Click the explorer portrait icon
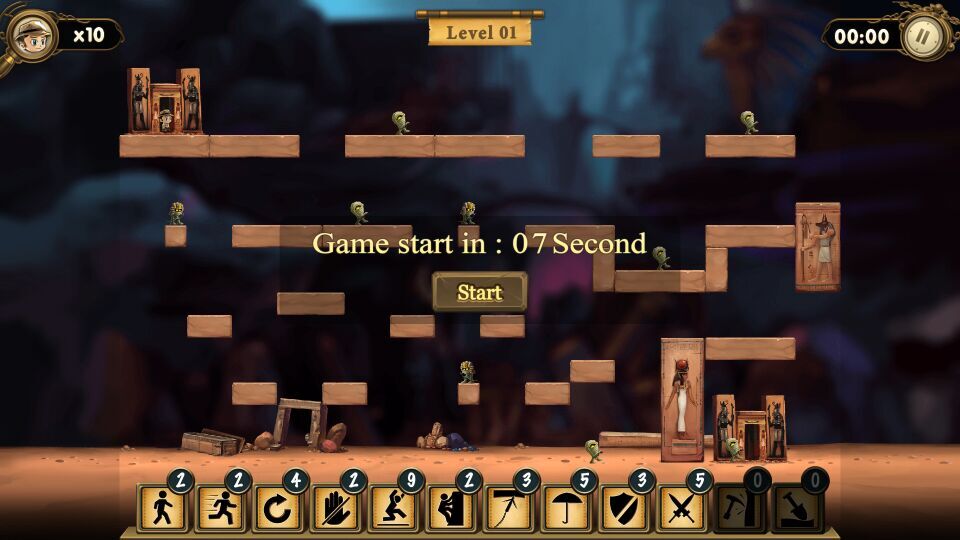960x540 pixels. 33,37
